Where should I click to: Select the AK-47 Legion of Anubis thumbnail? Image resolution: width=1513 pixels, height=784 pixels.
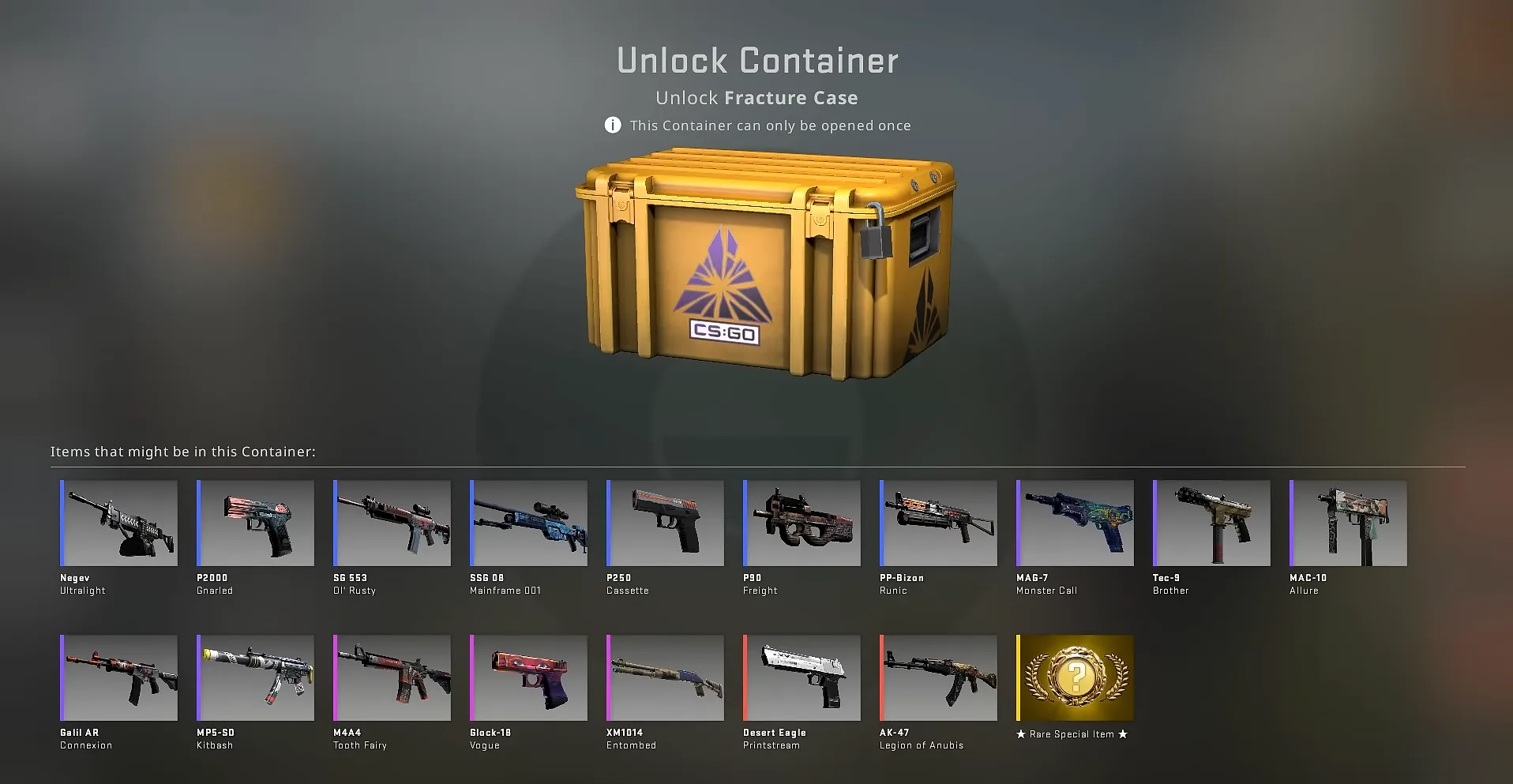tap(937, 677)
